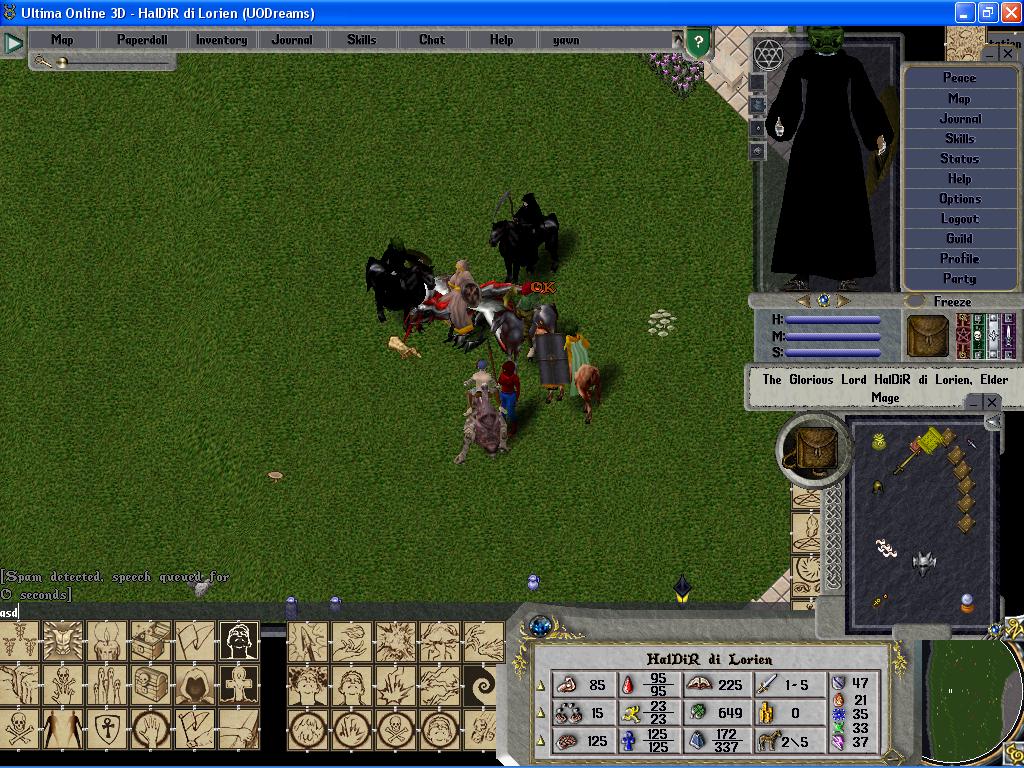
Task: Open the backpack icon beside the status bars
Action: [927, 336]
